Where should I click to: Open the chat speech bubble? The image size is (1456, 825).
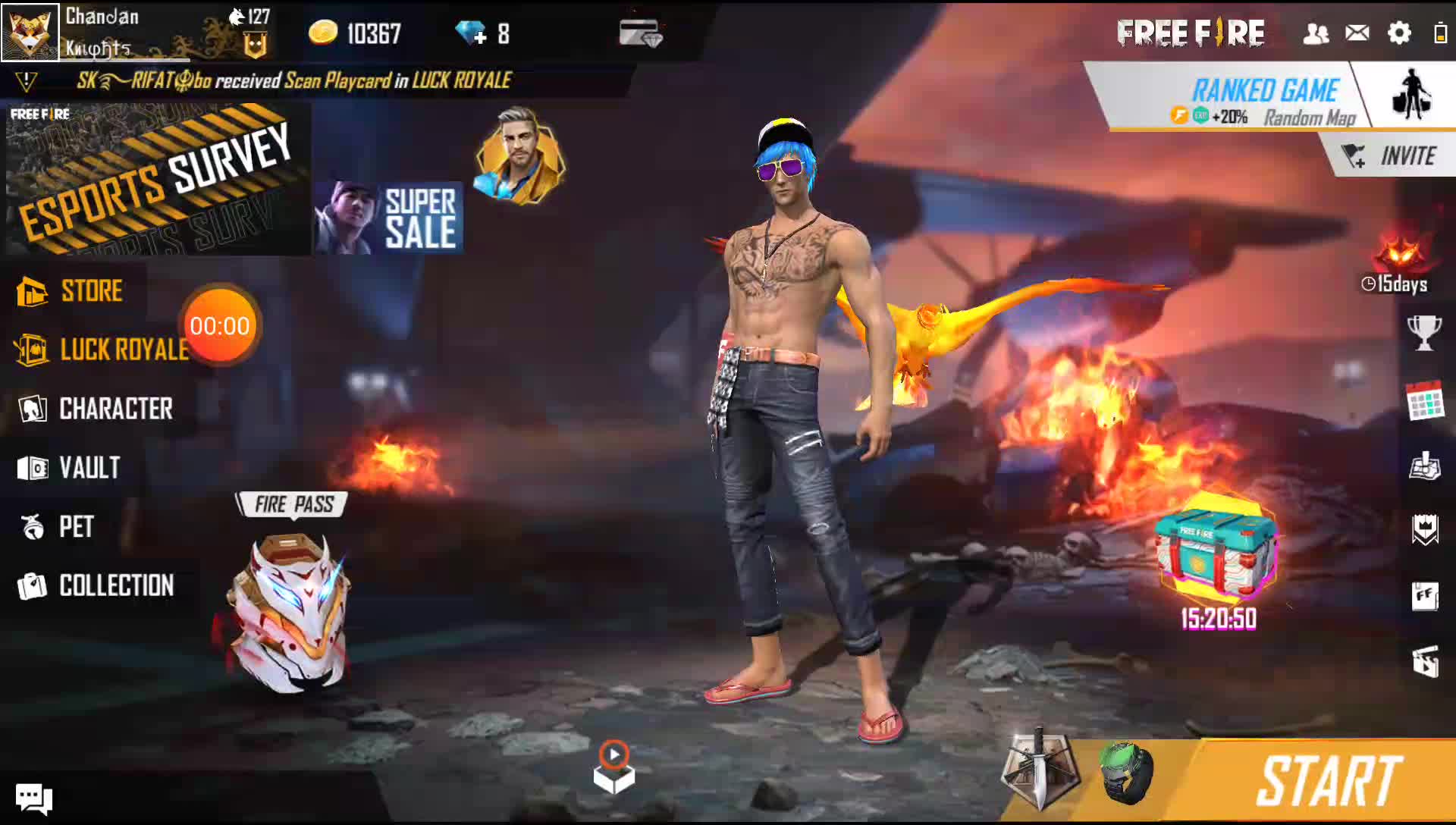coord(34,798)
